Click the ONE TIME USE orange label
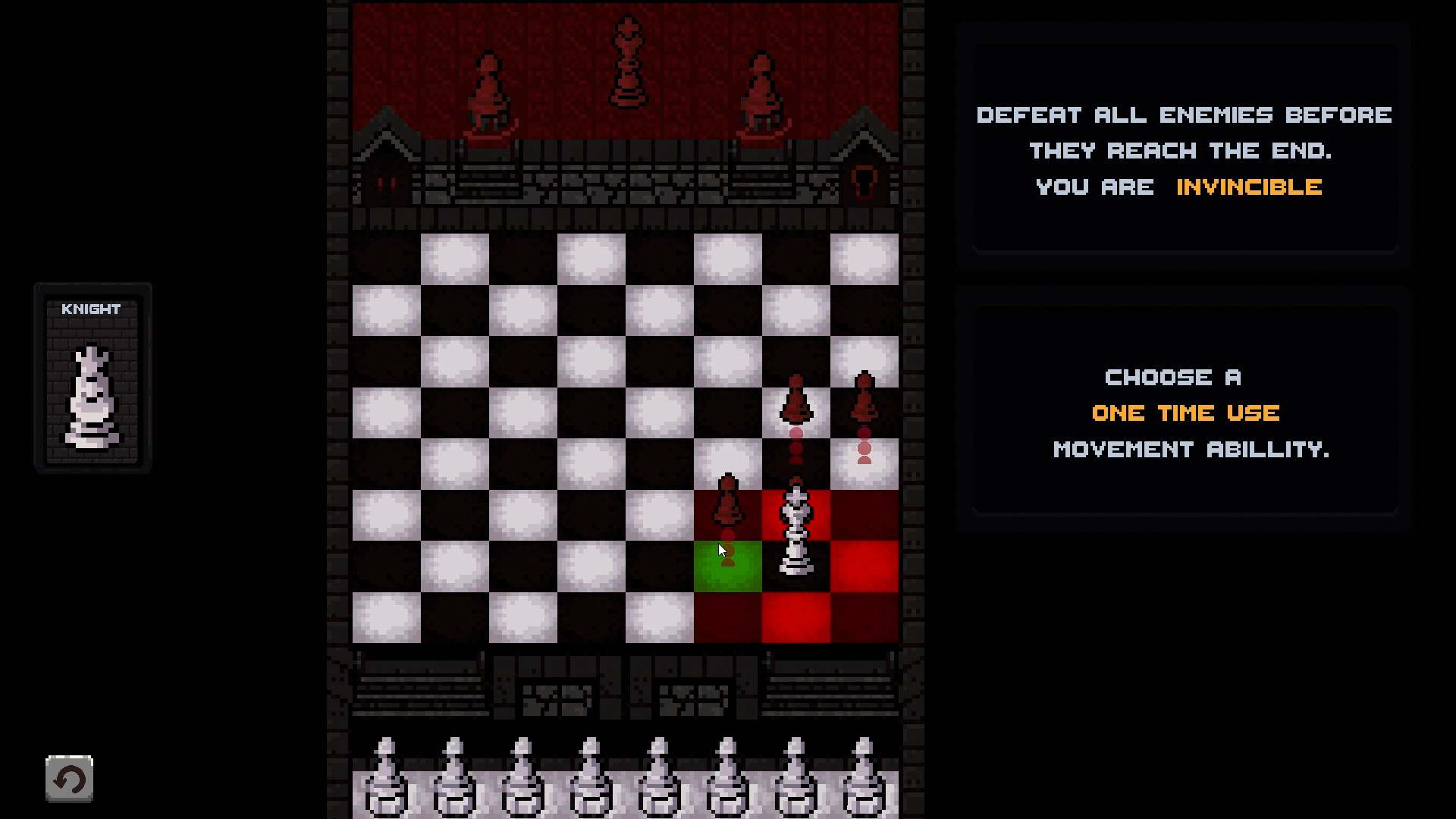Screen dimensions: 1456x819 [1185, 413]
